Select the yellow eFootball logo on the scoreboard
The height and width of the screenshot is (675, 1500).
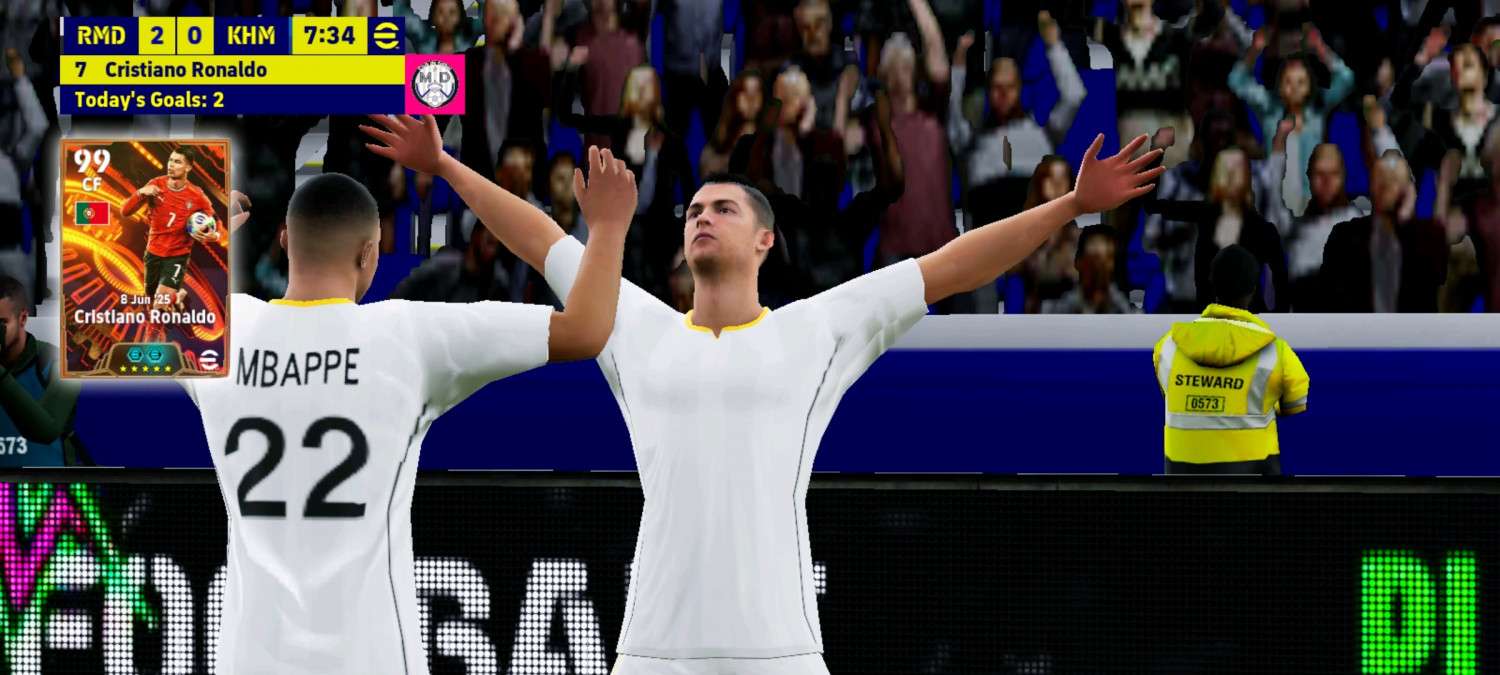point(386,36)
